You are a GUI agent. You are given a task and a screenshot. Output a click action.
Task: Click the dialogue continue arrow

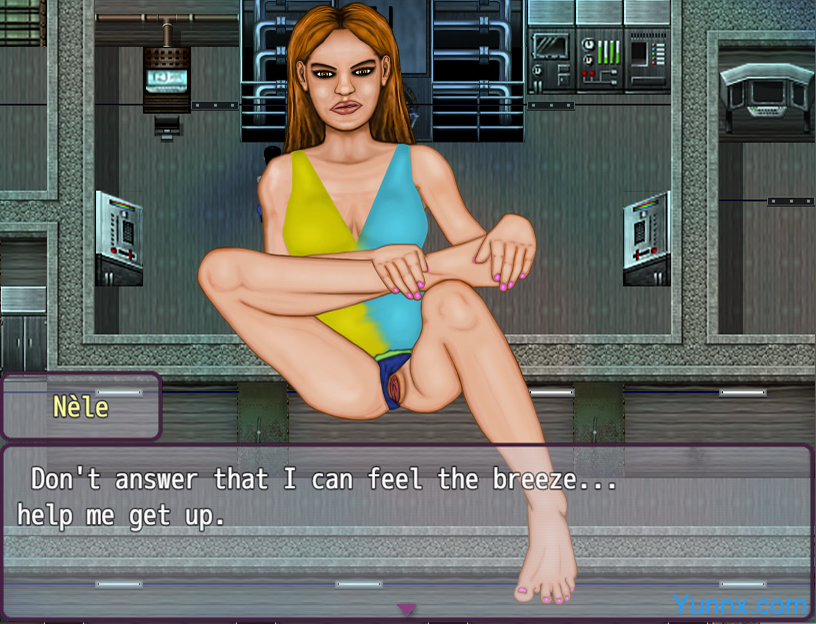click(407, 608)
